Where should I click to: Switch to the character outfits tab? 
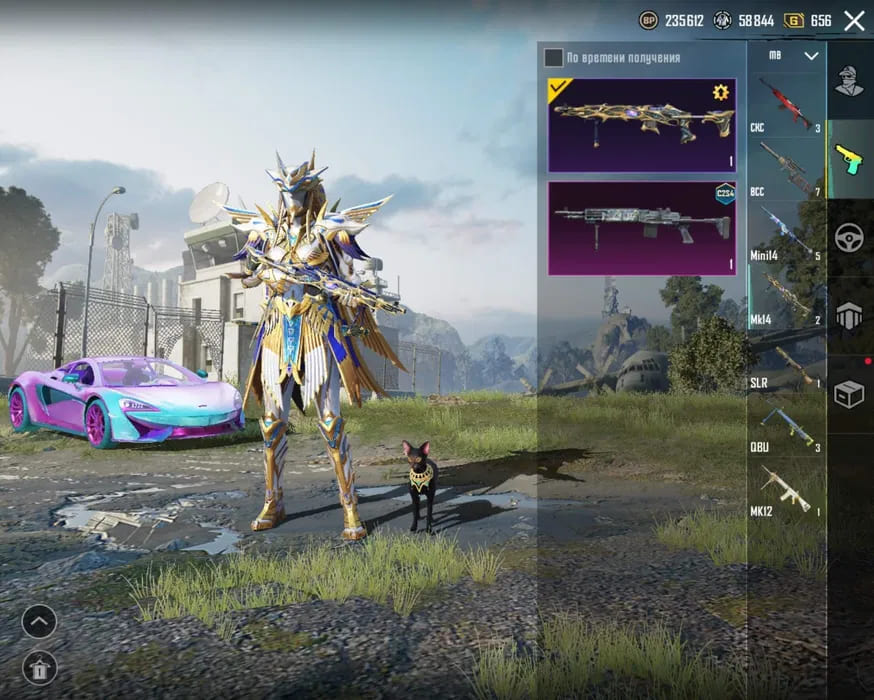[x=849, y=81]
